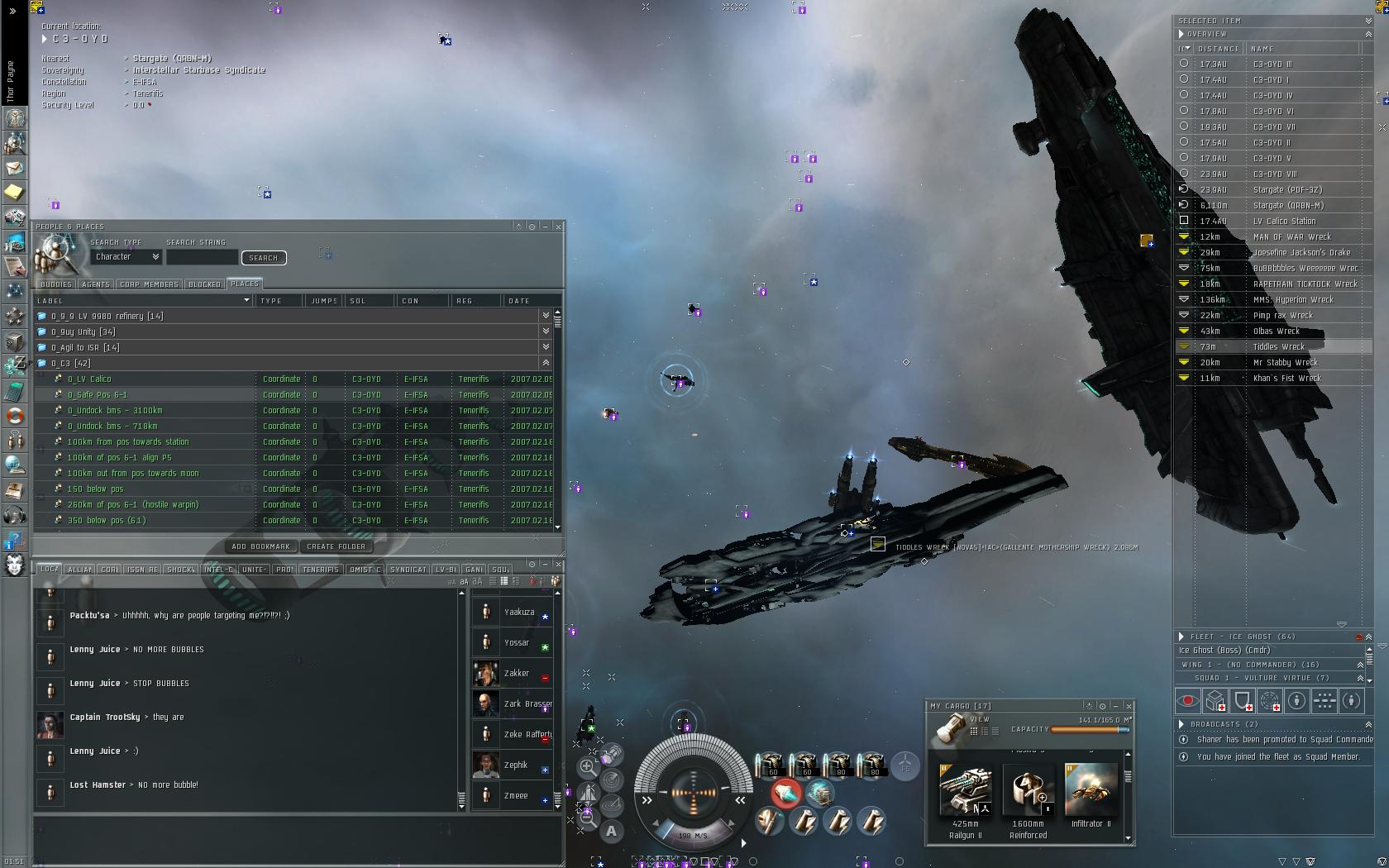Close the People & Places window

pos(559,227)
